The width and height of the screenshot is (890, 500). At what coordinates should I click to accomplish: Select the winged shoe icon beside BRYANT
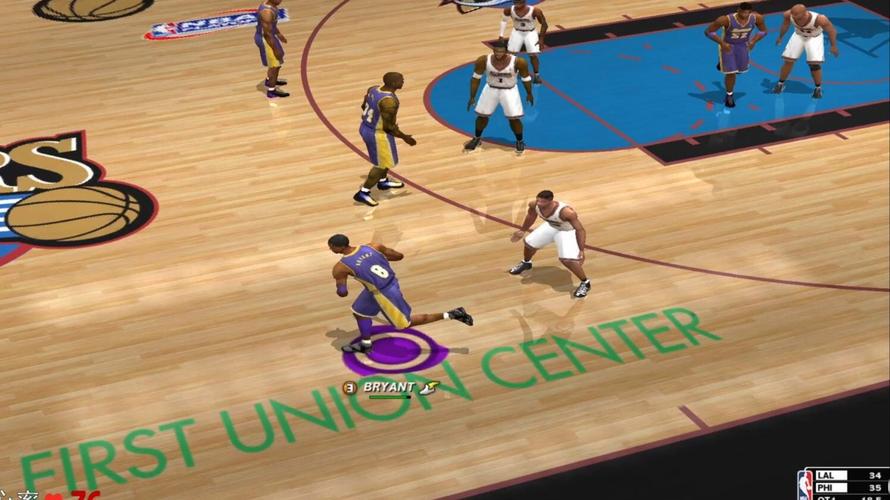tap(428, 387)
